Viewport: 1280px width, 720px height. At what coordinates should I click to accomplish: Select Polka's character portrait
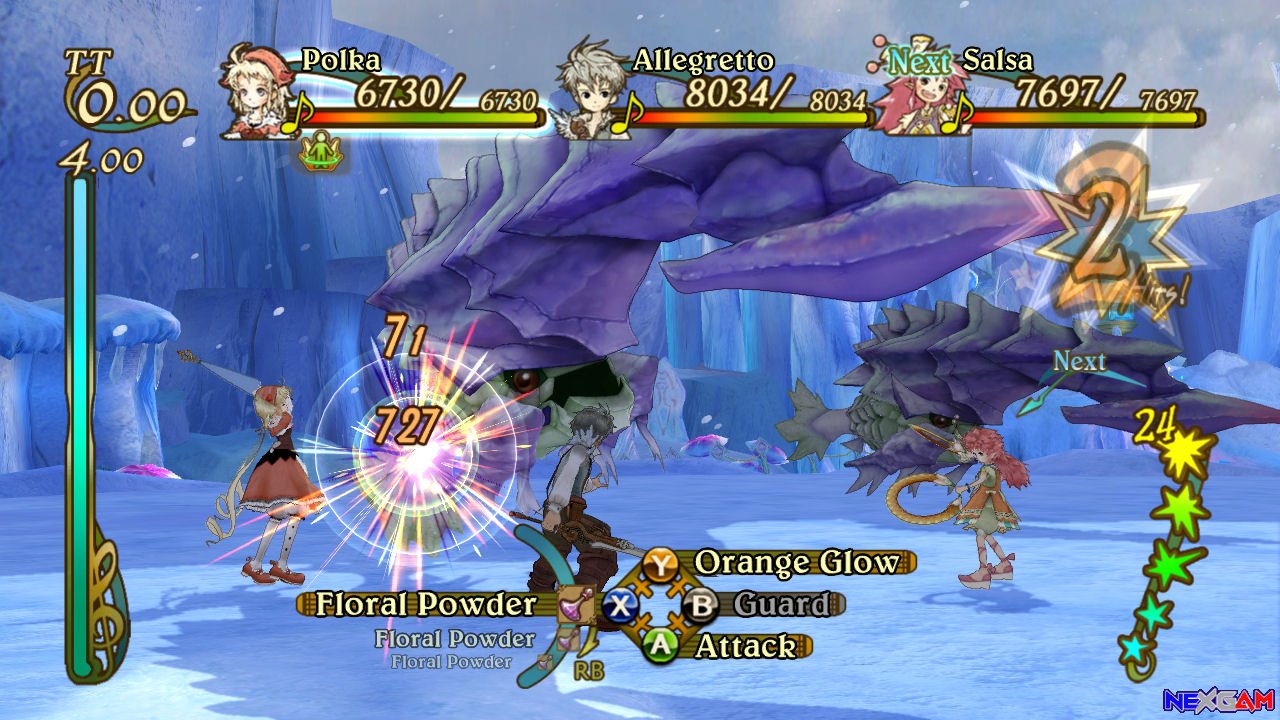pyautogui.click(x=250, y=90)
